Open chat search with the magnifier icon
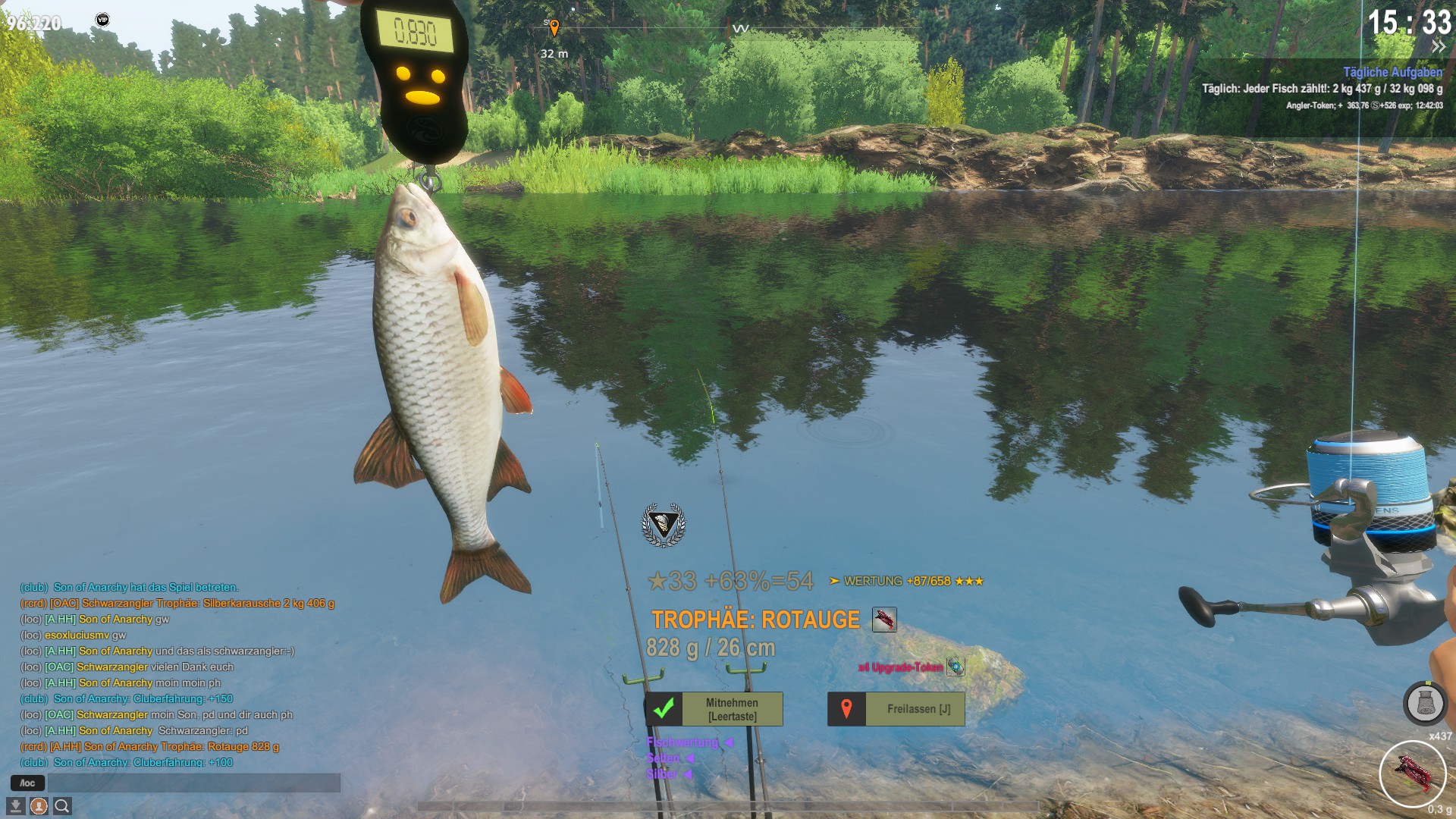 coord(62,805)
